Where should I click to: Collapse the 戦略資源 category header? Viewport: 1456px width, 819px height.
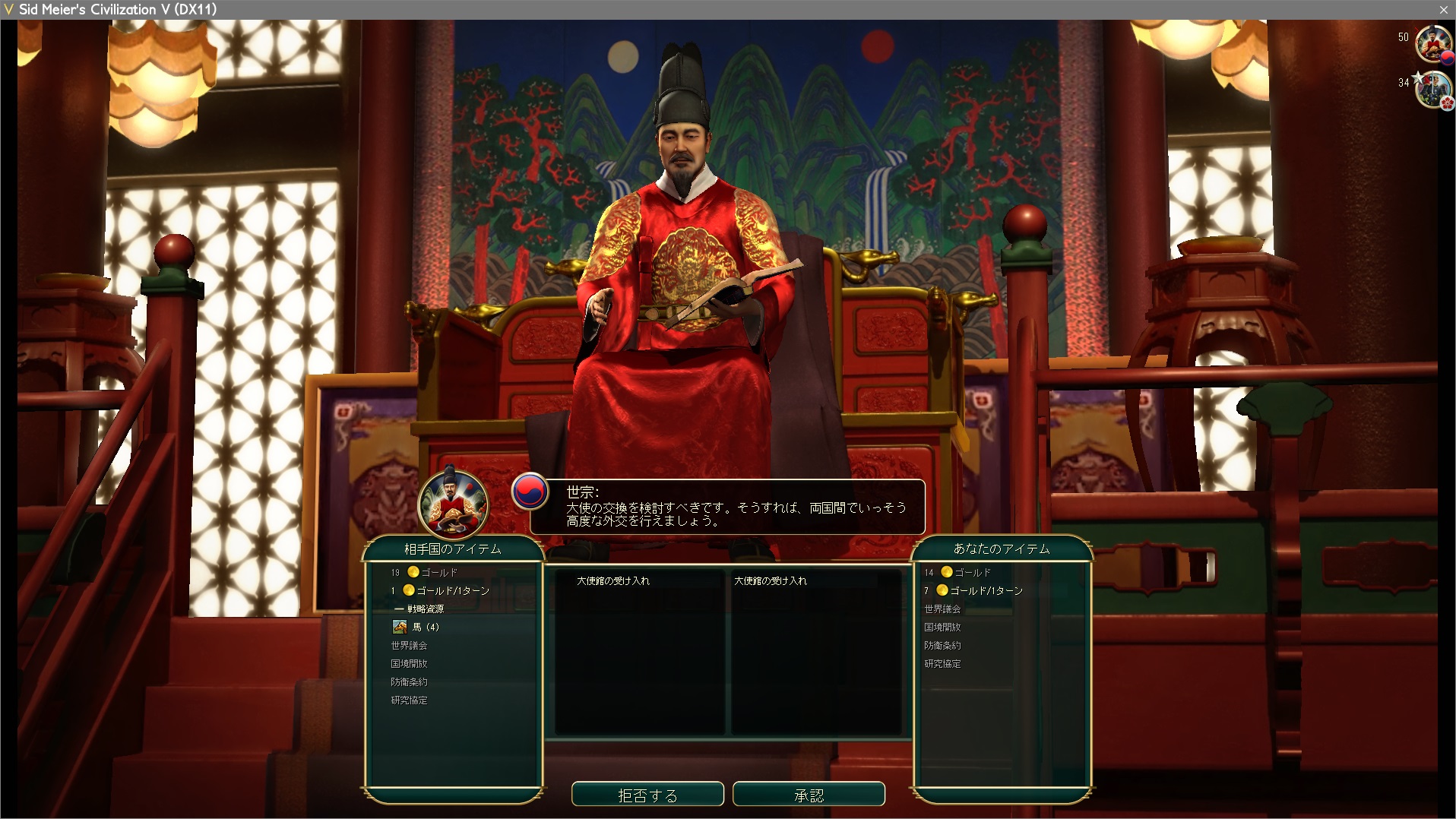point(424,609)
